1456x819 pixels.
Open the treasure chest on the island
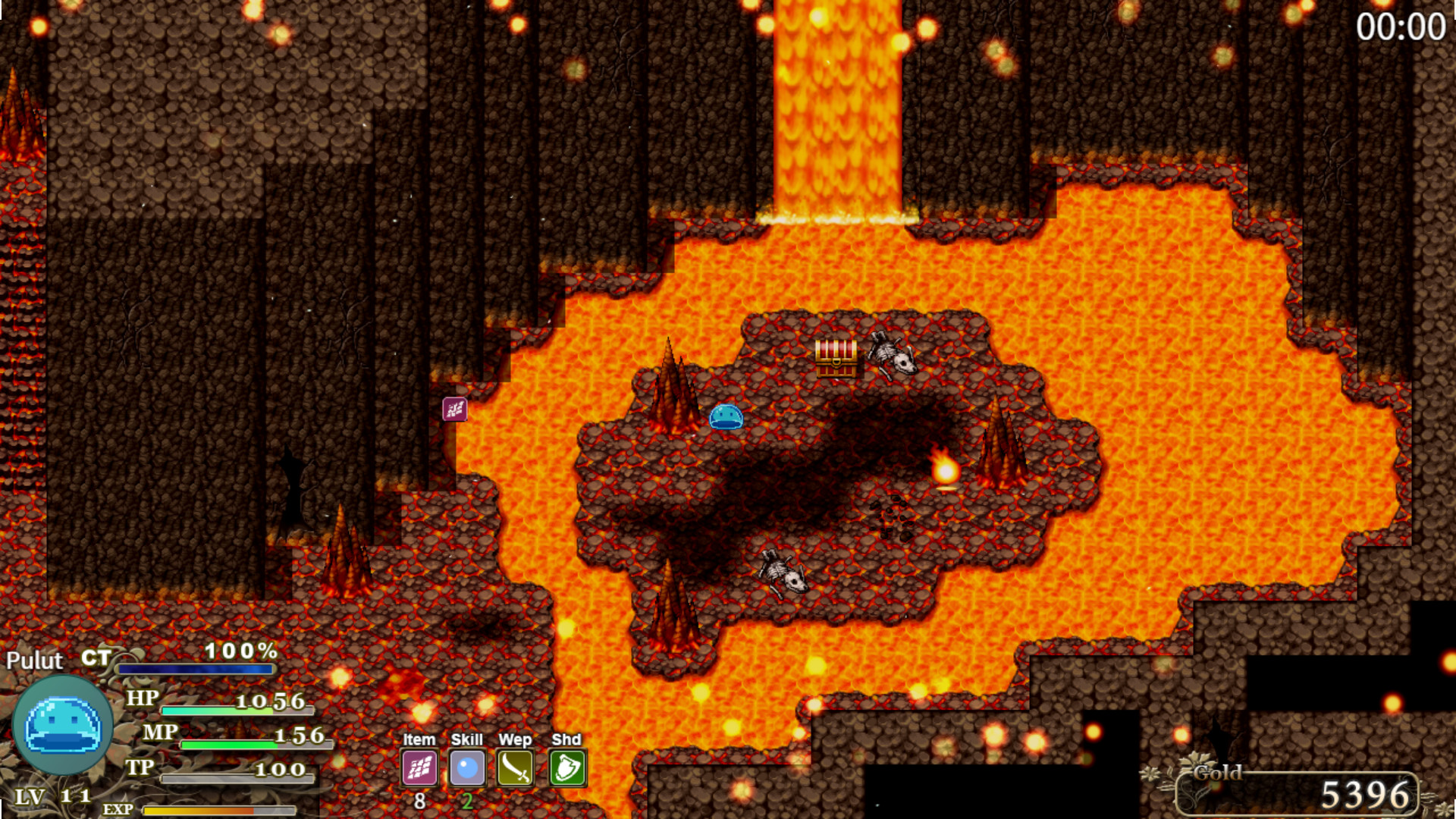[837, 357]
